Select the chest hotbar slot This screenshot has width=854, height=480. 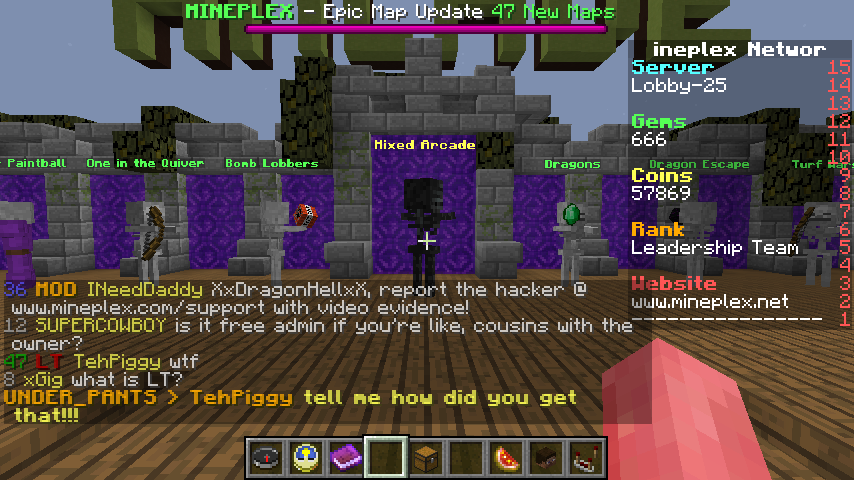(425, 457)
